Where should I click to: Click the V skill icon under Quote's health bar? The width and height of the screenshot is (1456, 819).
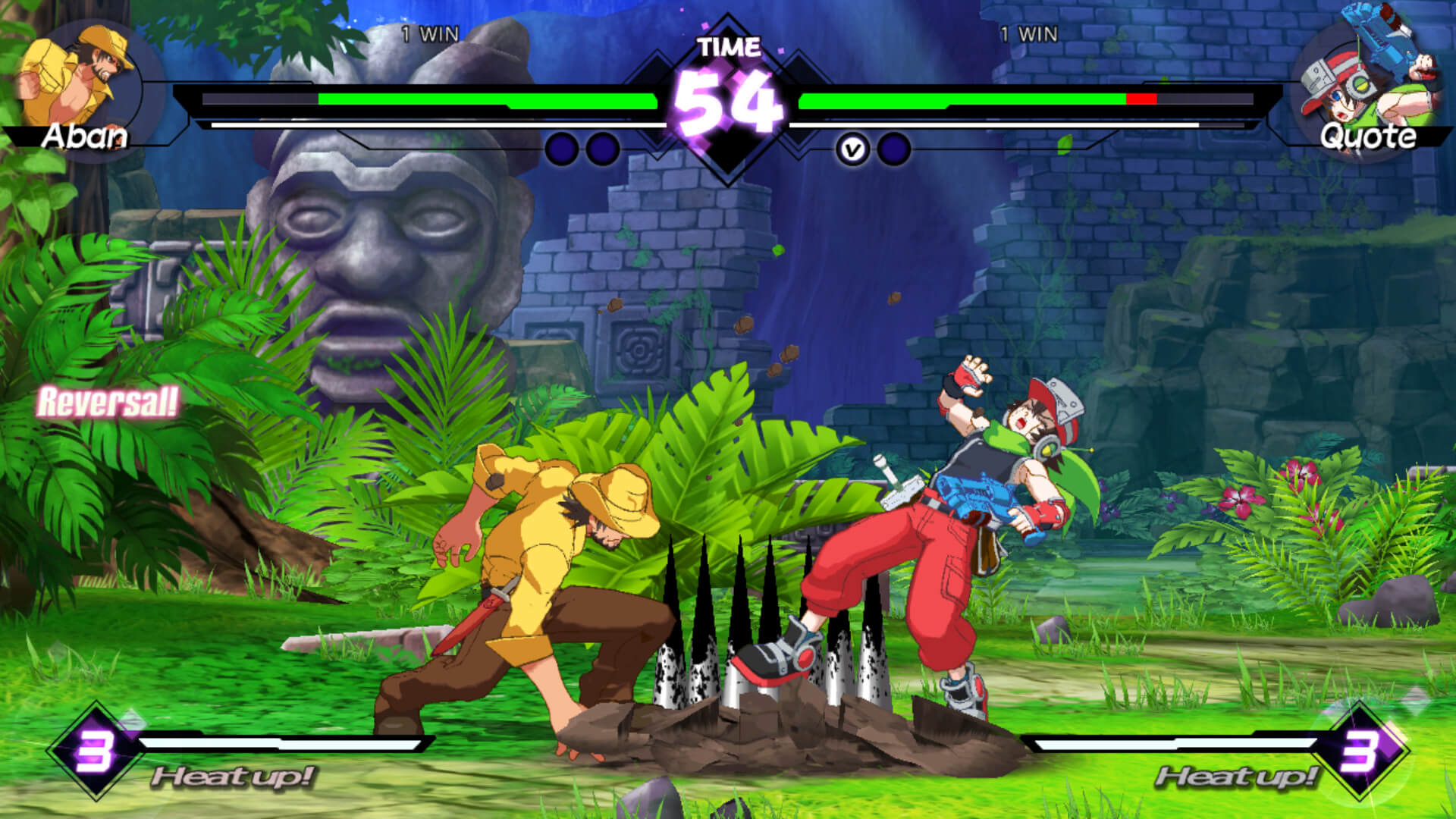pyautogui.click(x=852, y=149)
